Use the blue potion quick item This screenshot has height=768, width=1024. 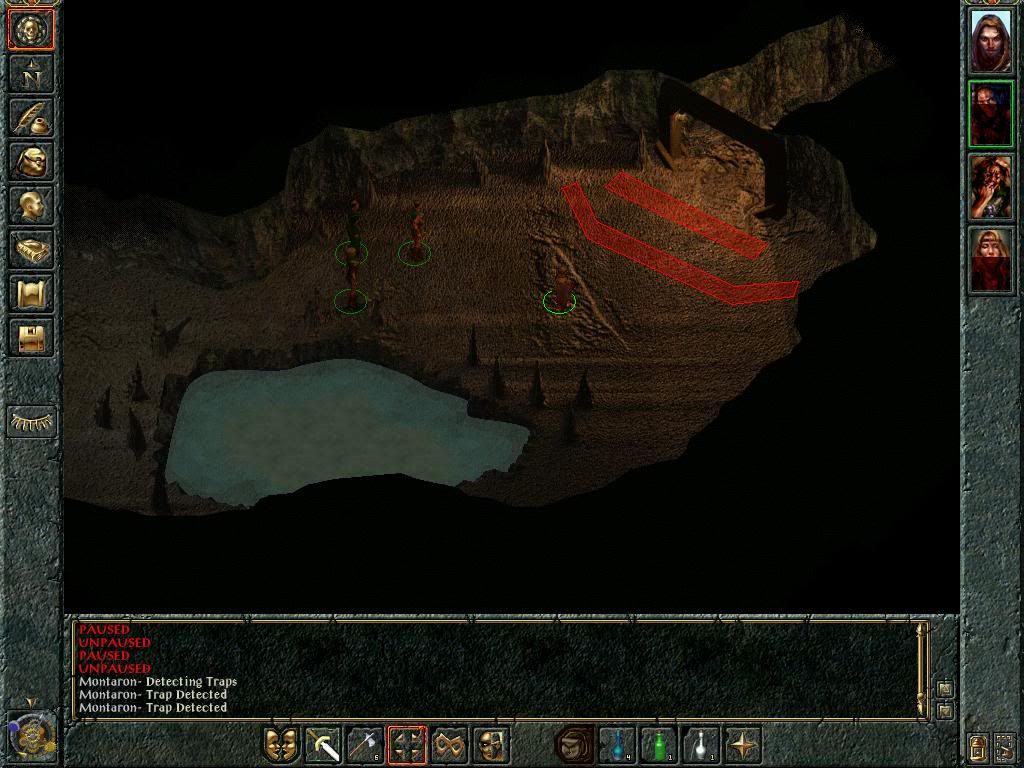point(617,745)
